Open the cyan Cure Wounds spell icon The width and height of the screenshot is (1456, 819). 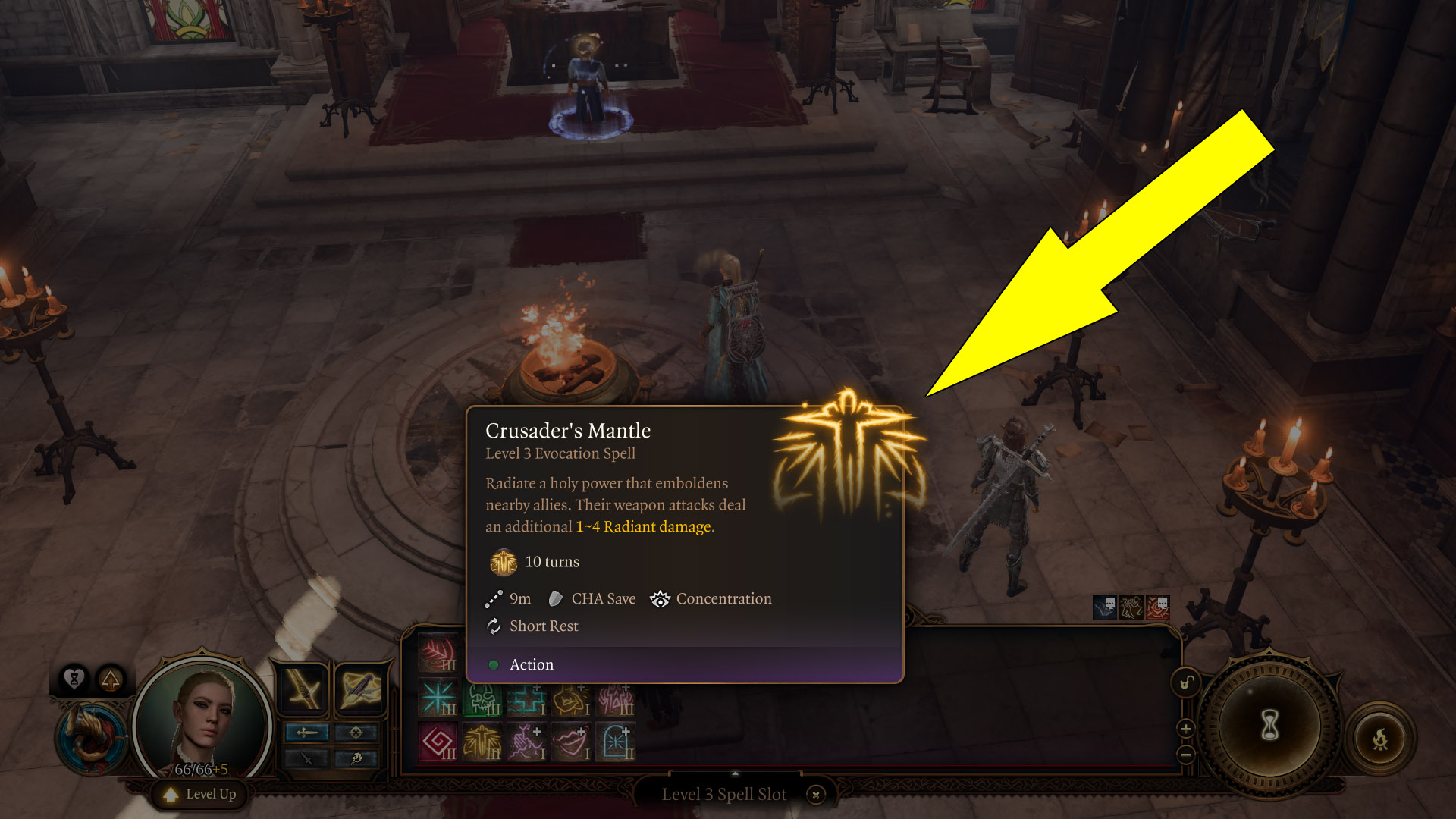[x=526, y=700]
